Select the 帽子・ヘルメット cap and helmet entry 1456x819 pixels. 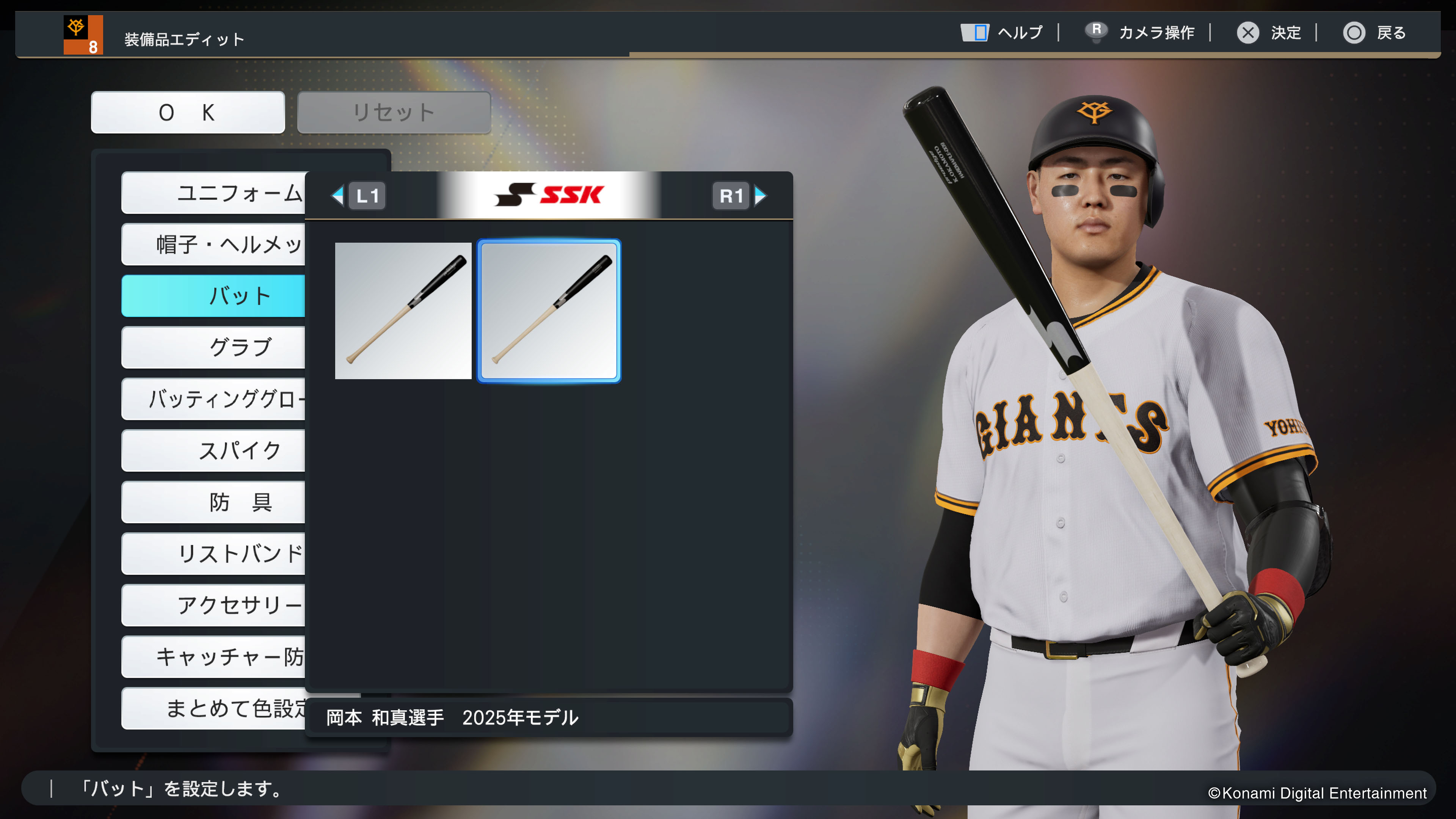tap(213, 244)
